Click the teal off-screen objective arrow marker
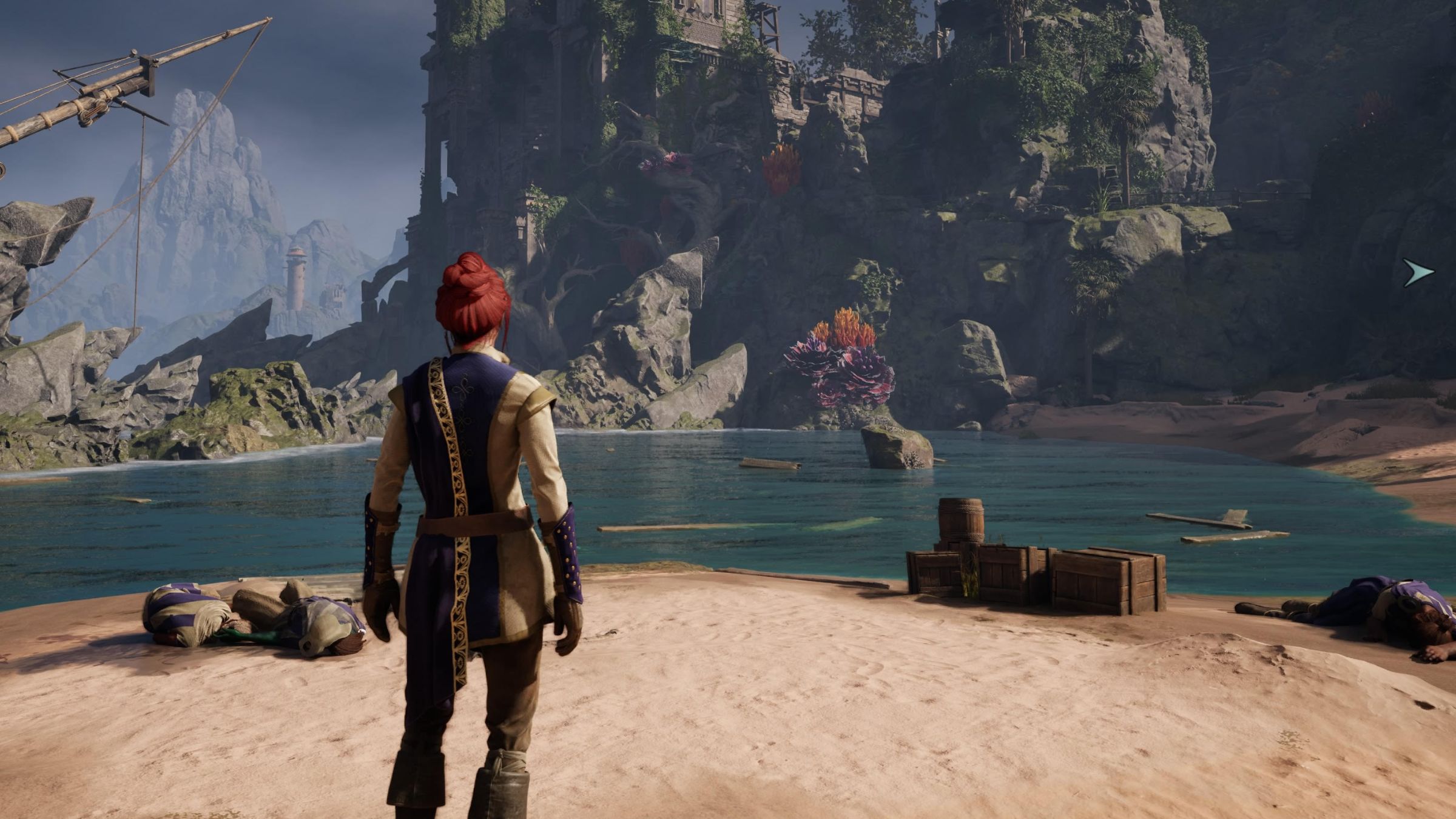This screenshot has width=1456, height=819. [1420, 273]
